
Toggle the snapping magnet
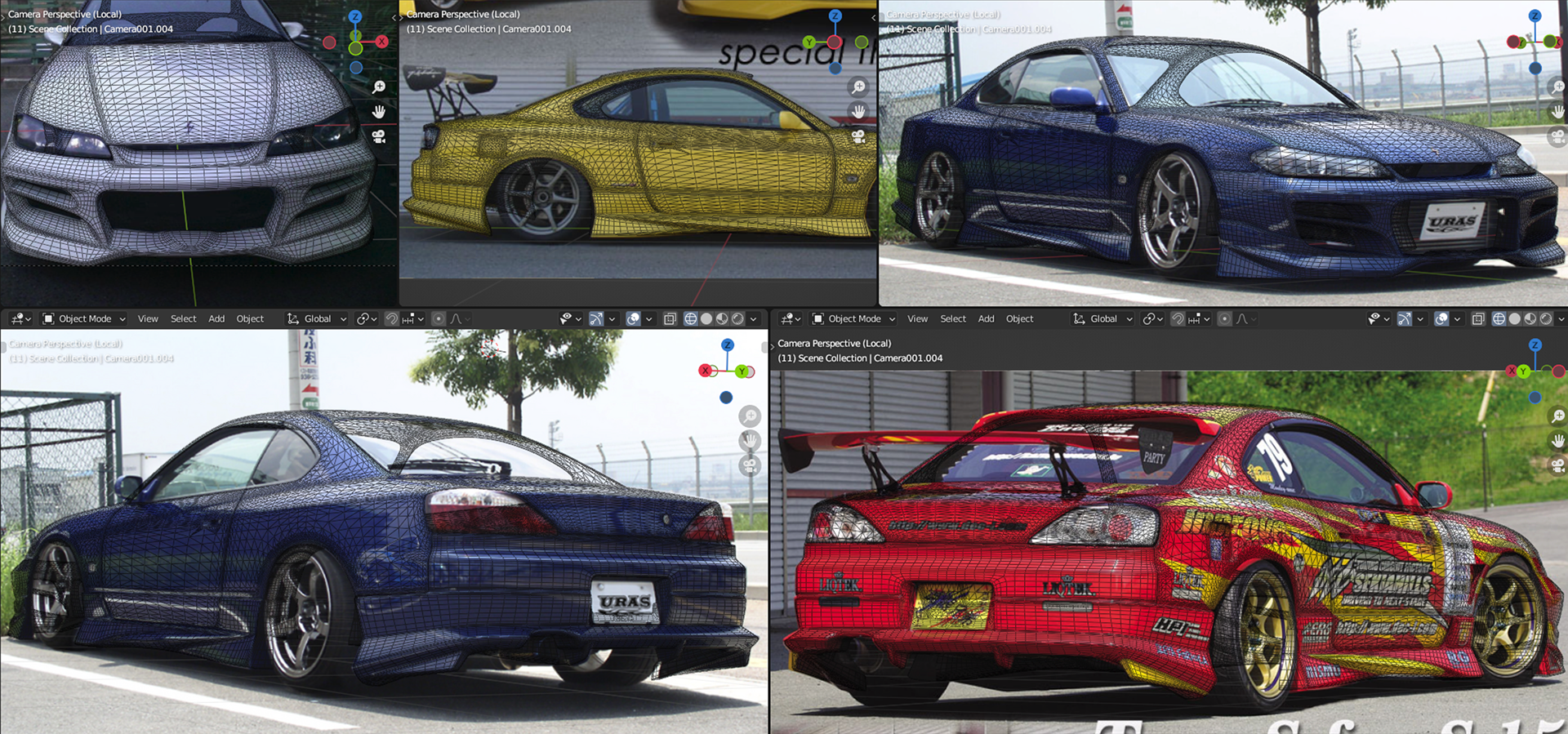coord(1178,318)
